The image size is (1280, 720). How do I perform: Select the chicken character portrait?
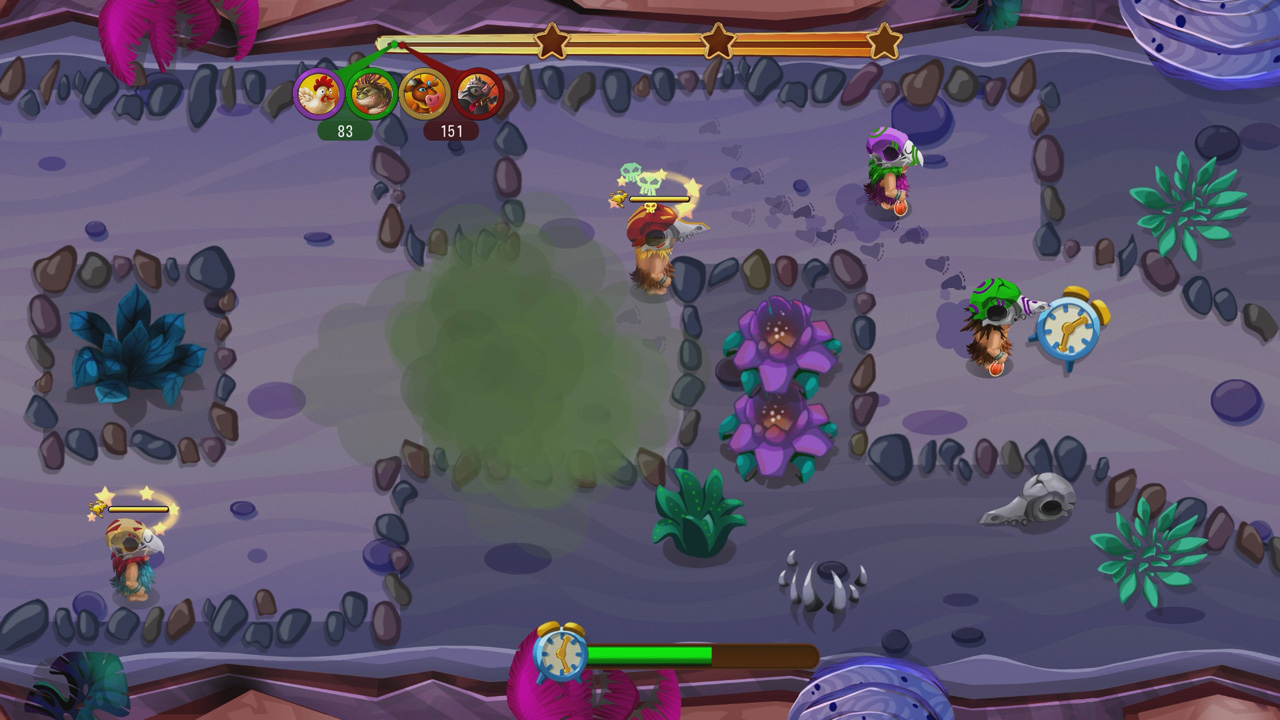[x=318, y=95]
